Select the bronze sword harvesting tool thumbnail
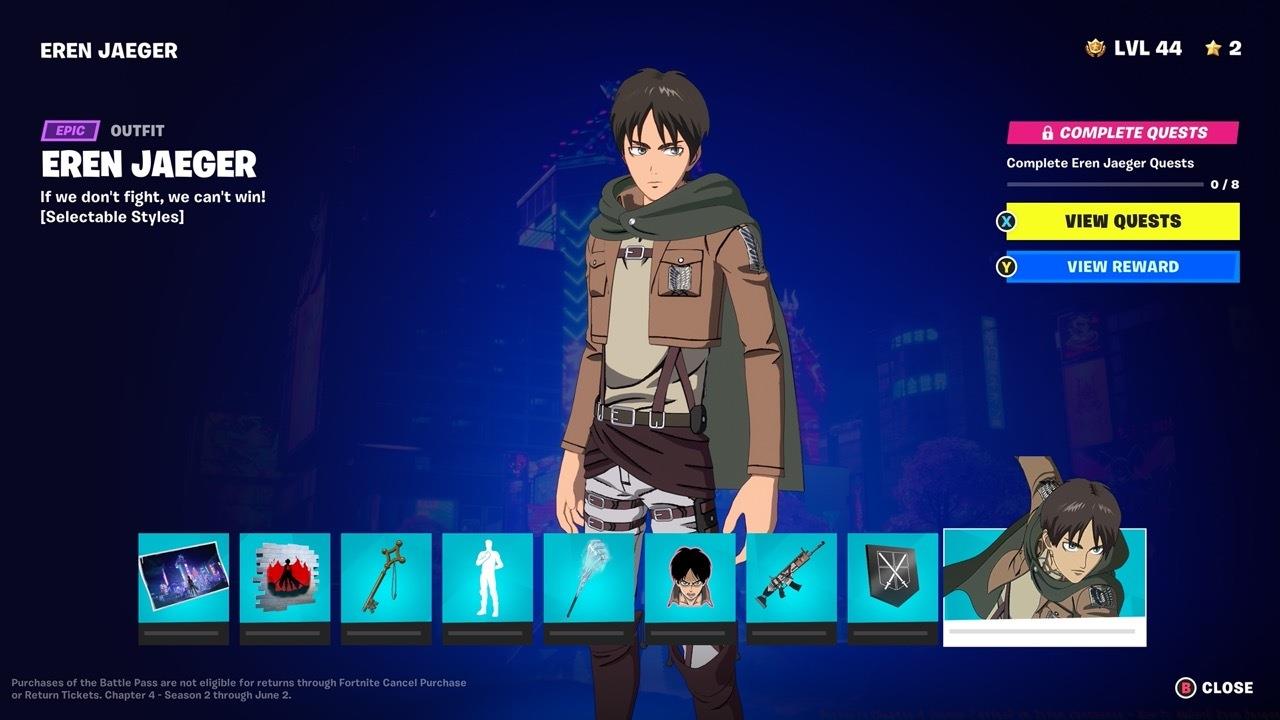This screenshot has width=1280, height=720. pos(387,580)
